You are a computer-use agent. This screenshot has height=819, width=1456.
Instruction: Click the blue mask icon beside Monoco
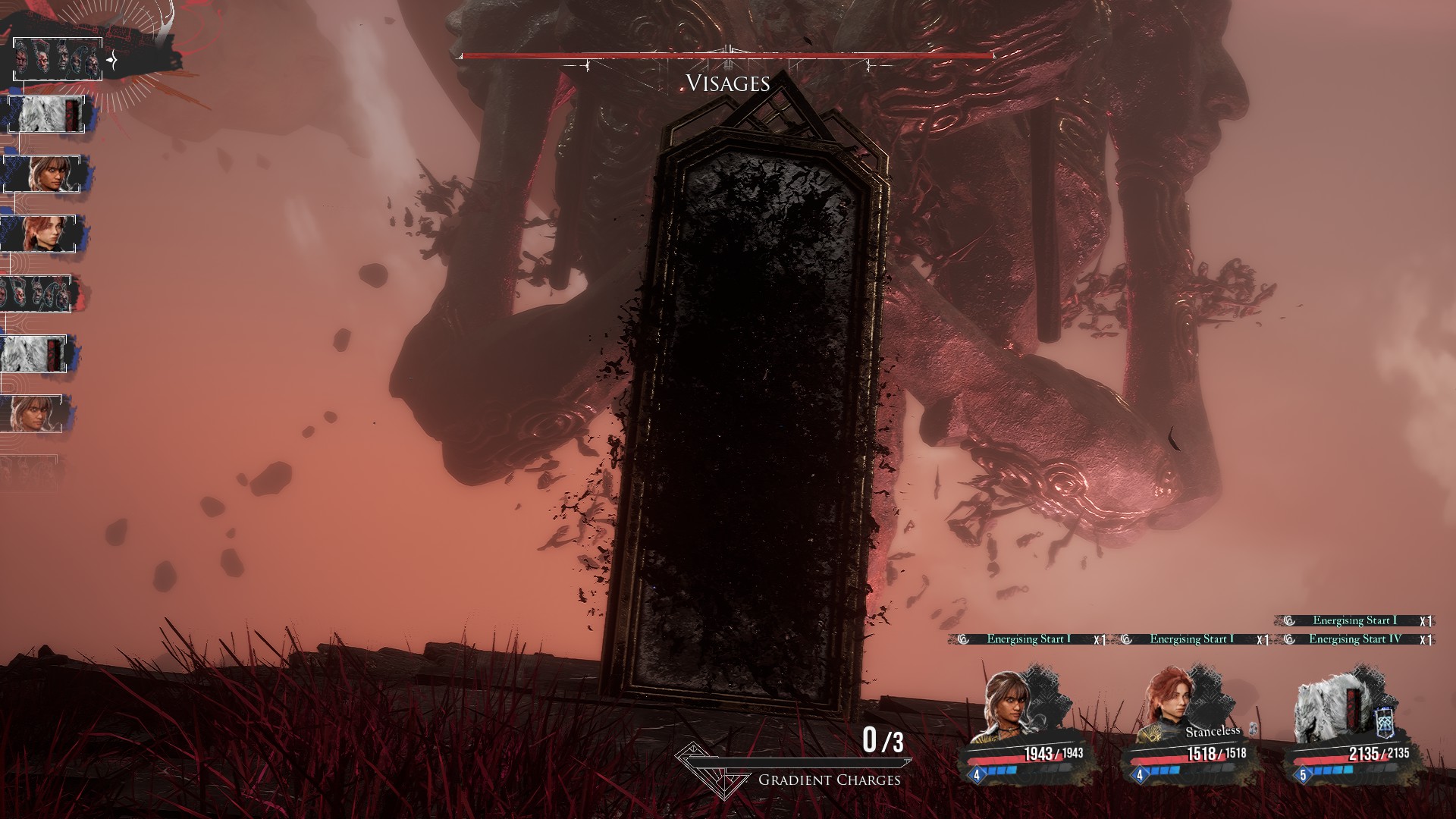[1385, 723]
